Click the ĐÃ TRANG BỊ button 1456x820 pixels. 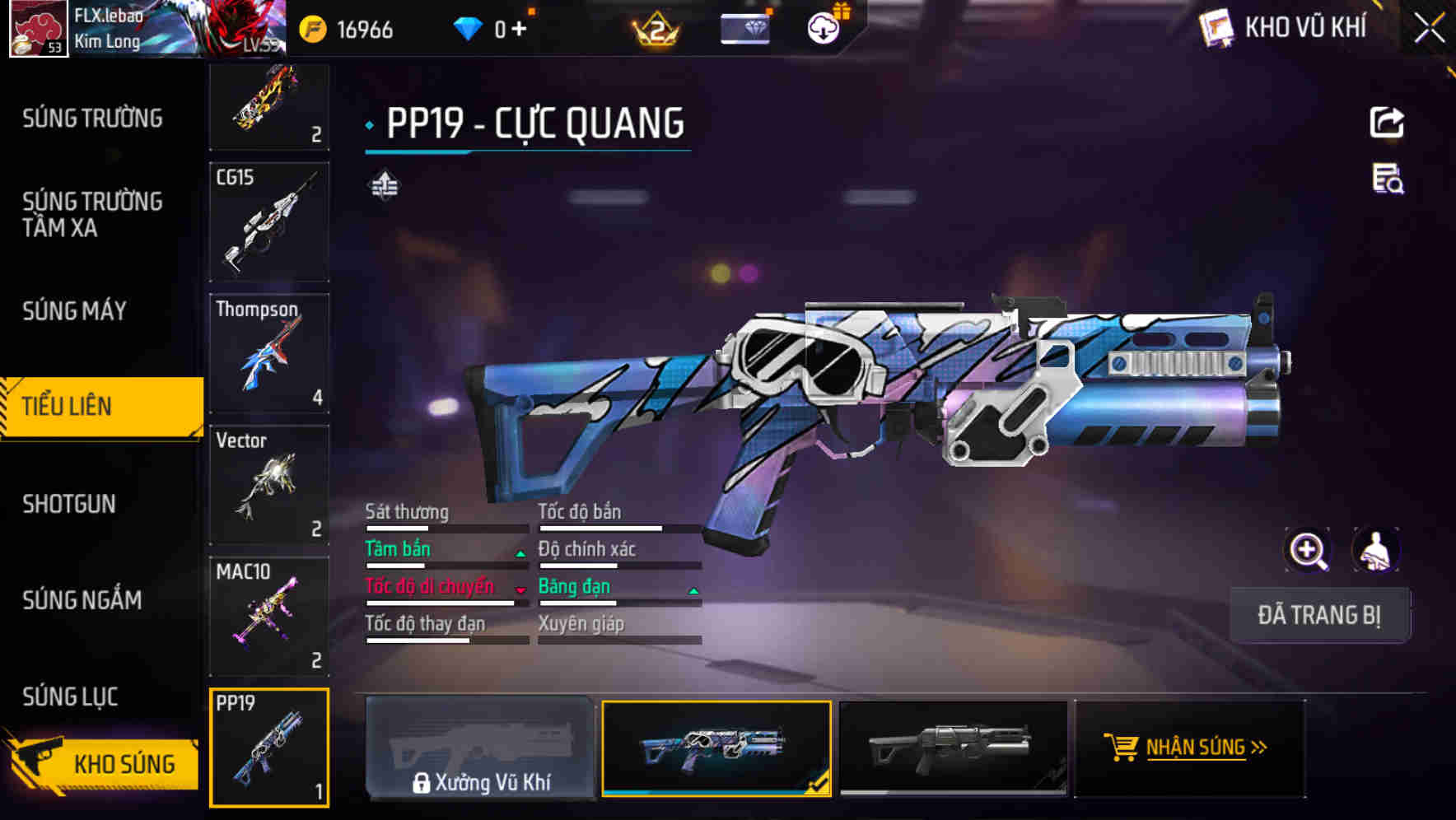[1319, 614]
